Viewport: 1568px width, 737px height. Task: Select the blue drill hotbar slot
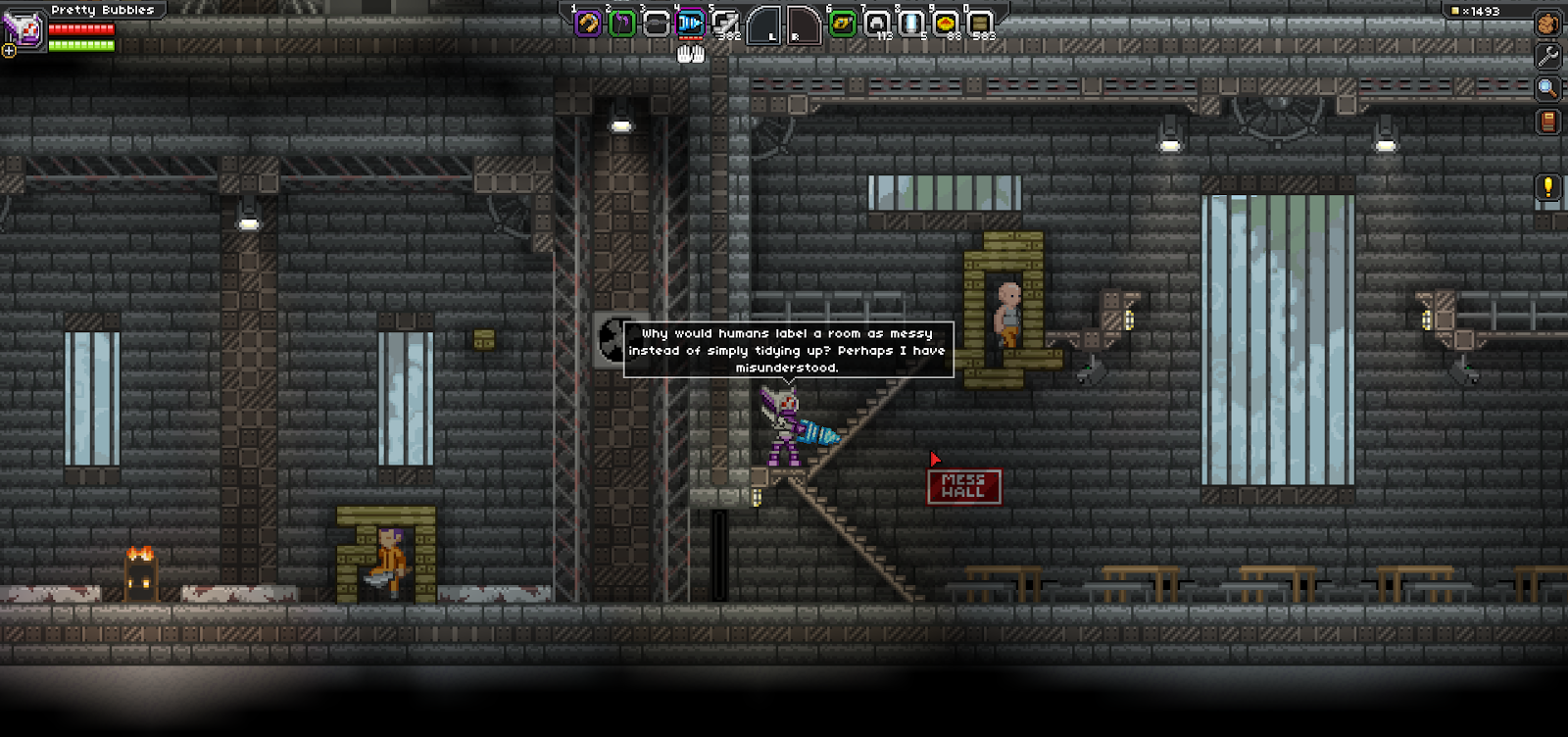(x=691, y=23)
